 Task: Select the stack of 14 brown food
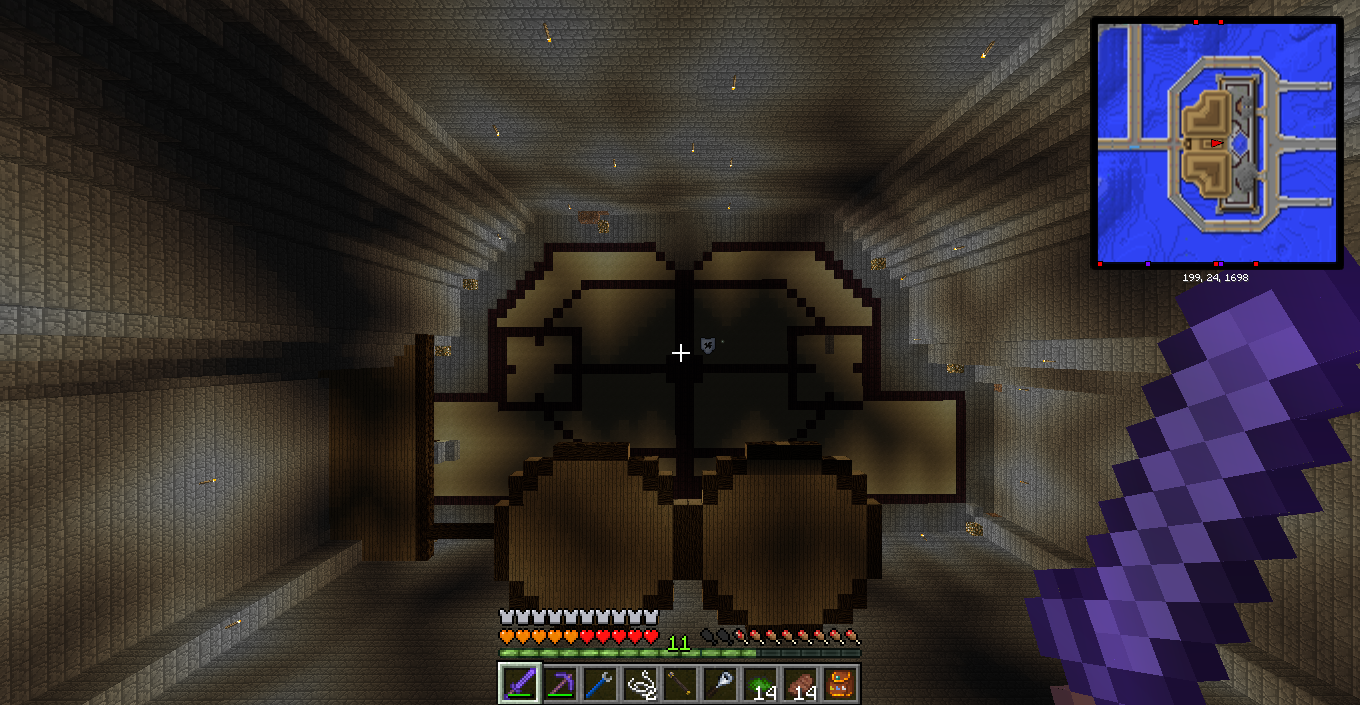point(800,684)
